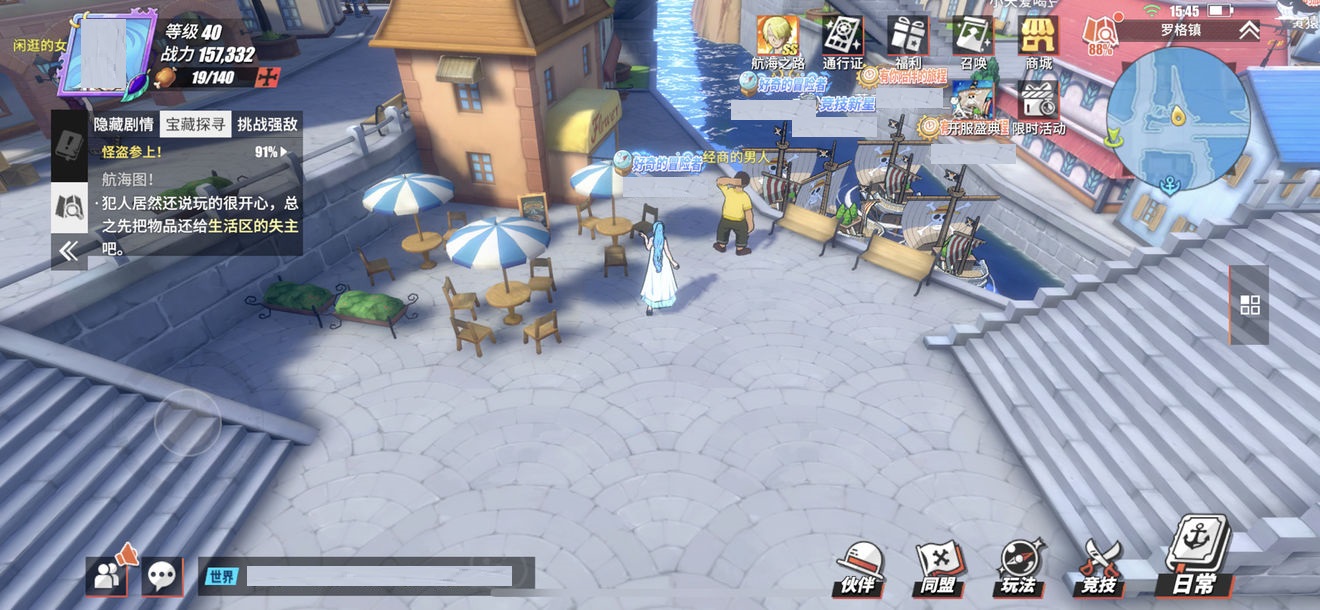Open the 限时活动 limited-time events

(1038, 103)
